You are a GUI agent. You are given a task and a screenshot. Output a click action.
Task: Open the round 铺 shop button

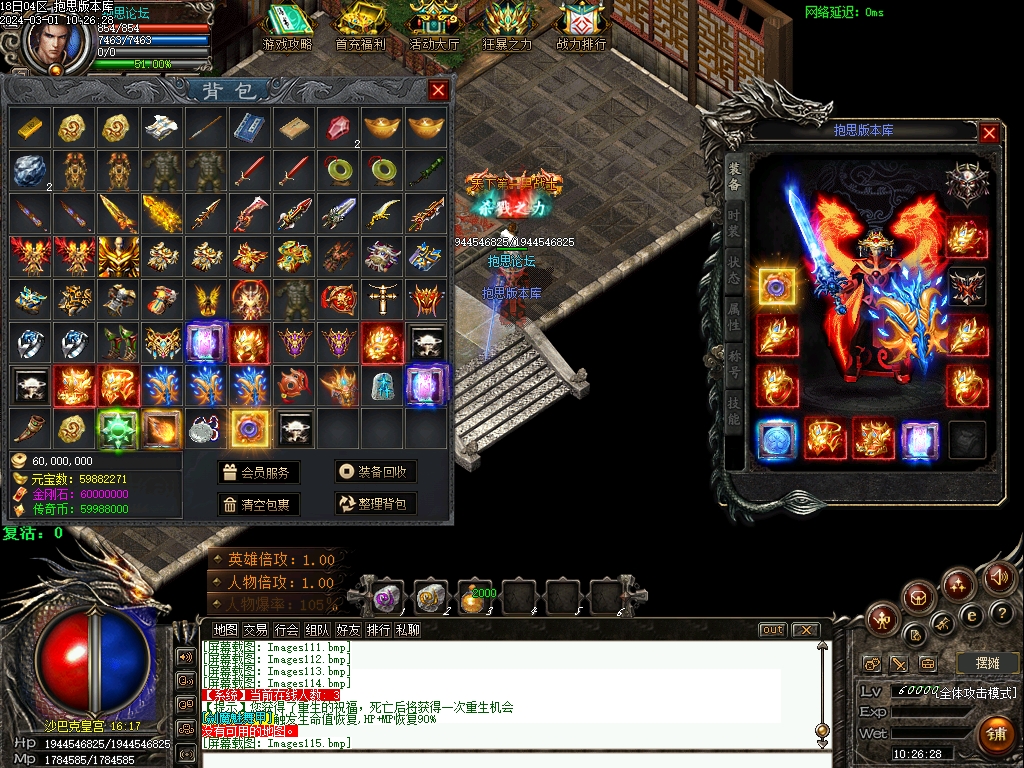tap(996, 732)
